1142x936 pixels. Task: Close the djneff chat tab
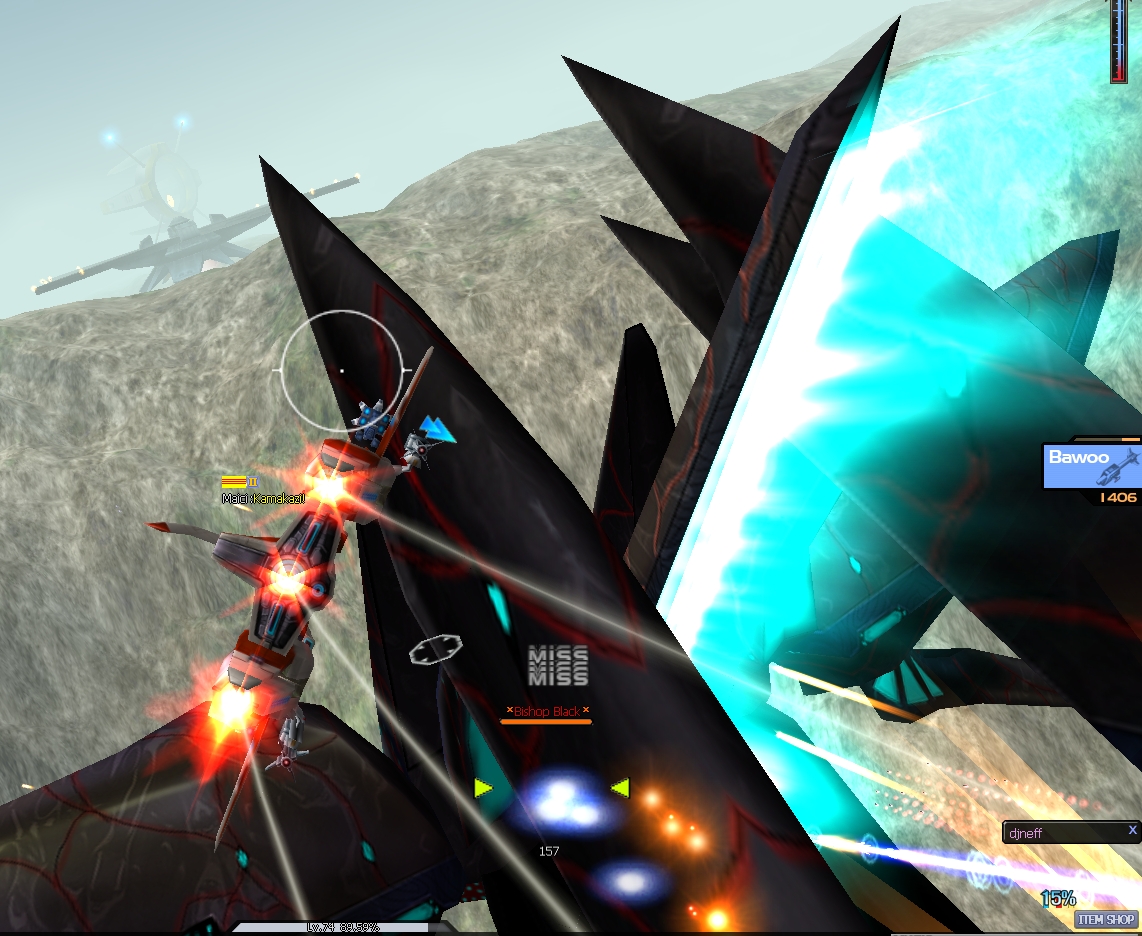(x=1132, y=830)
